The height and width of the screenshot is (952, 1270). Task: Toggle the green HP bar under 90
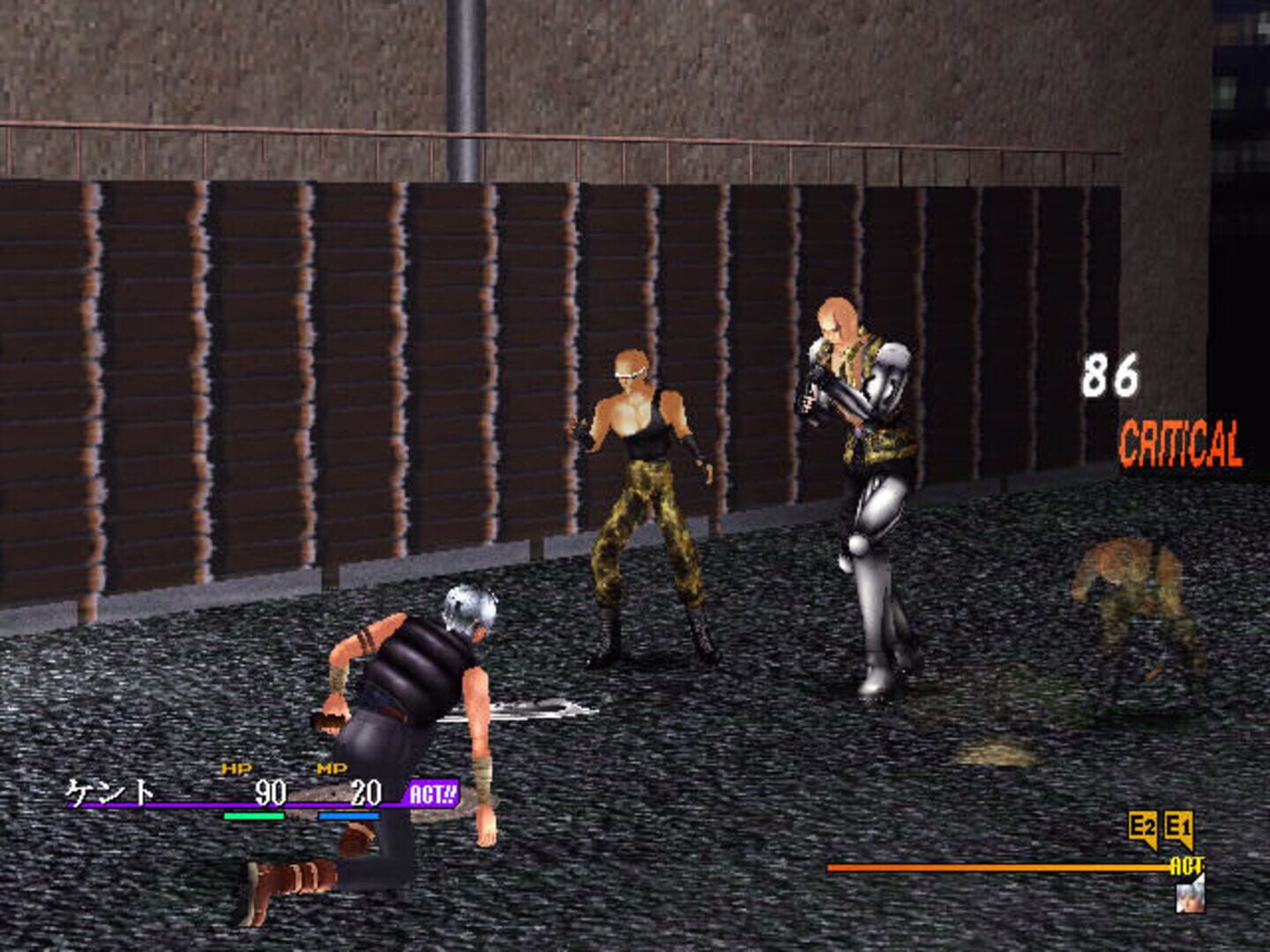pyautogui.click(x=254, y=817)
